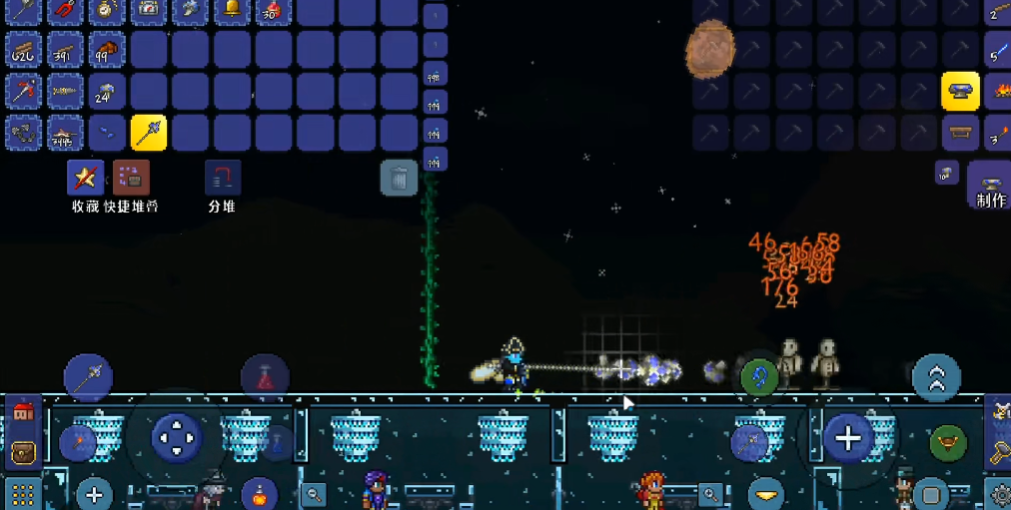Toggle the yellow dotted grid button
Image resolution: width=1011 pixels, height=510 pixels.
pyautogui.click(x=22, y=494)
